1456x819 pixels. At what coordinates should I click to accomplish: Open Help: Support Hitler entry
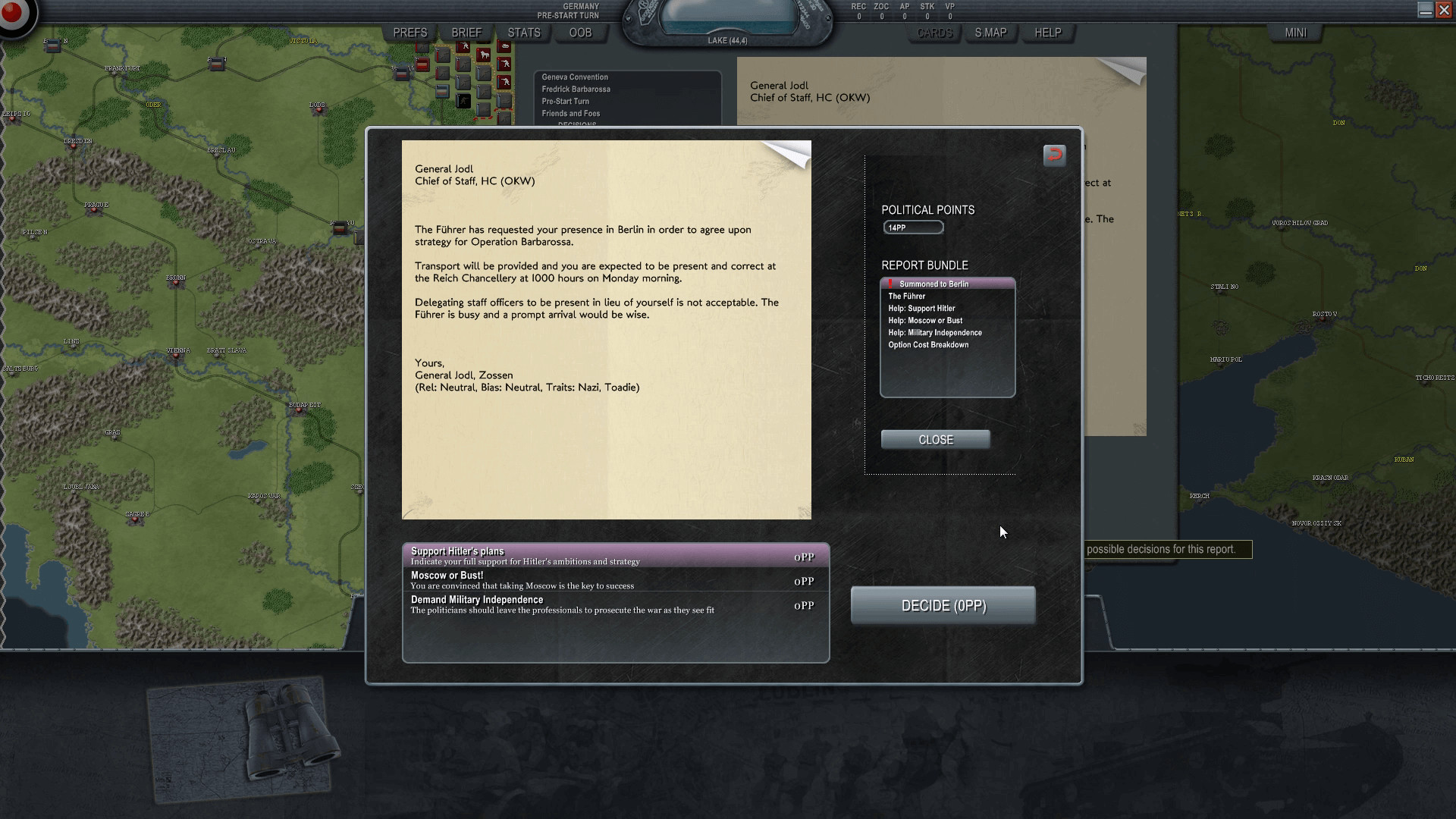921,309
